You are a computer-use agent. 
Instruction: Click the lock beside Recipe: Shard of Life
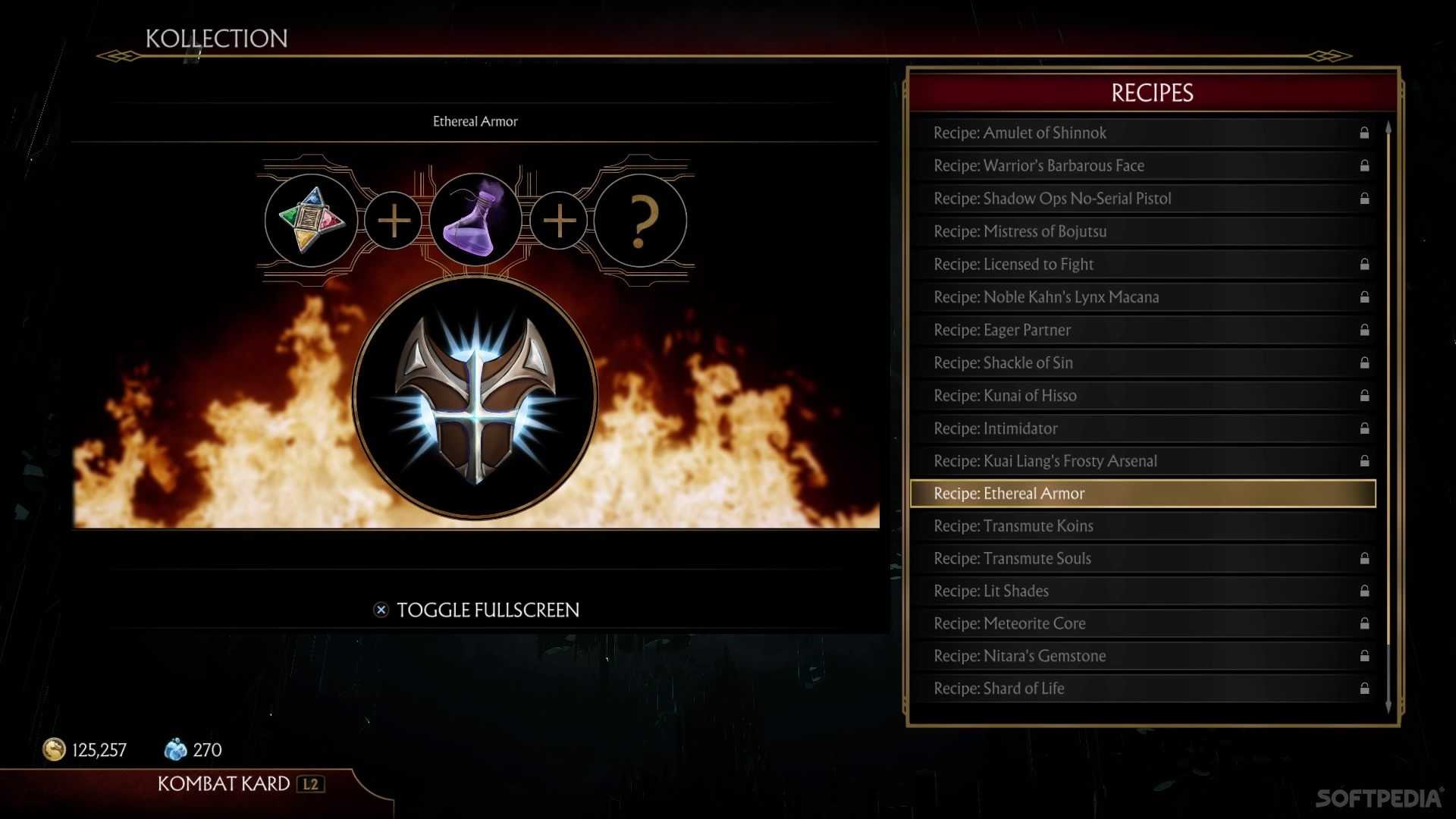click(x=1363, y=689)
